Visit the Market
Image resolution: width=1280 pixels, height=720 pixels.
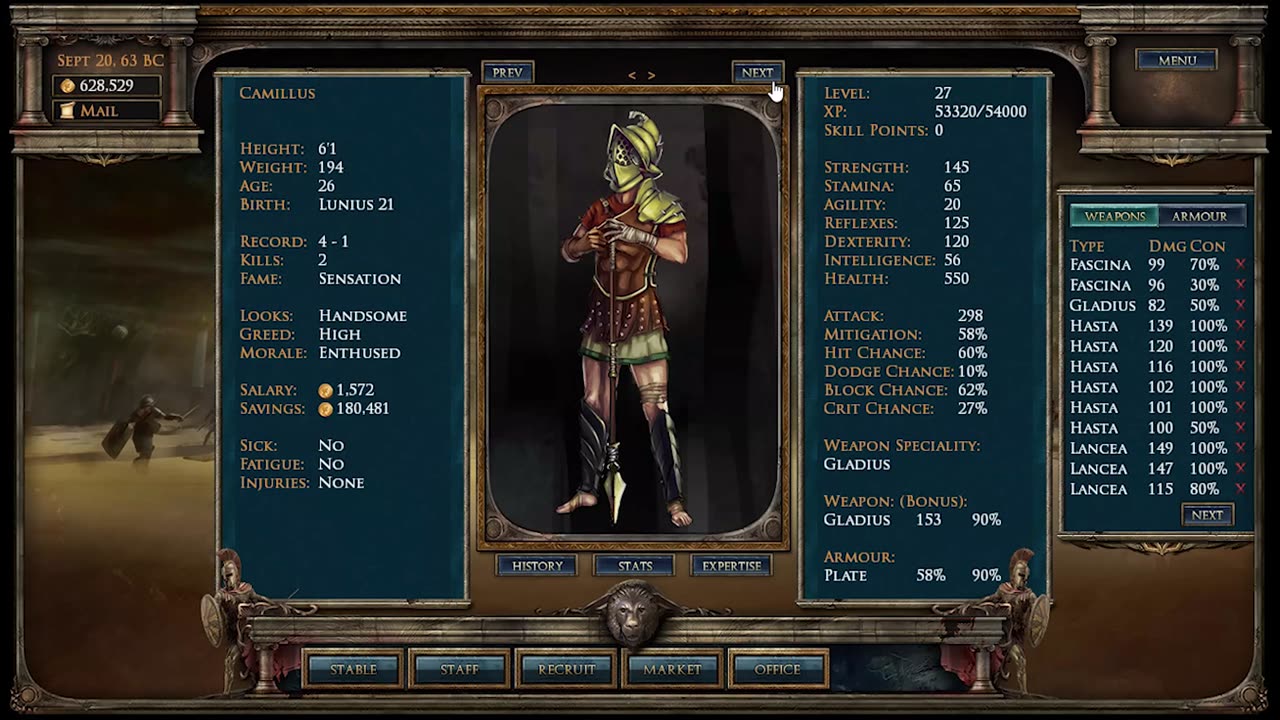click(x=672, y=669)
